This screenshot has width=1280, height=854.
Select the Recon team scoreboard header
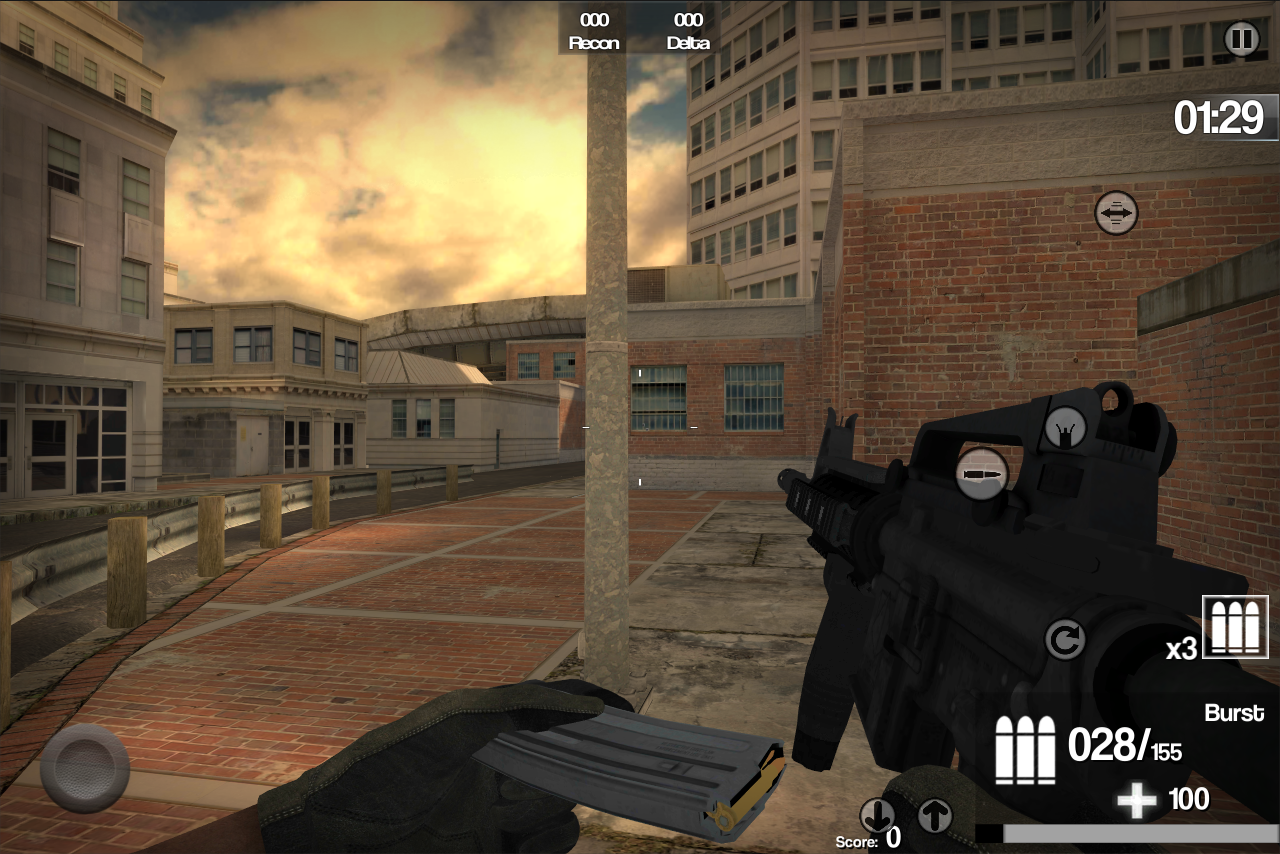click(593, 42)
